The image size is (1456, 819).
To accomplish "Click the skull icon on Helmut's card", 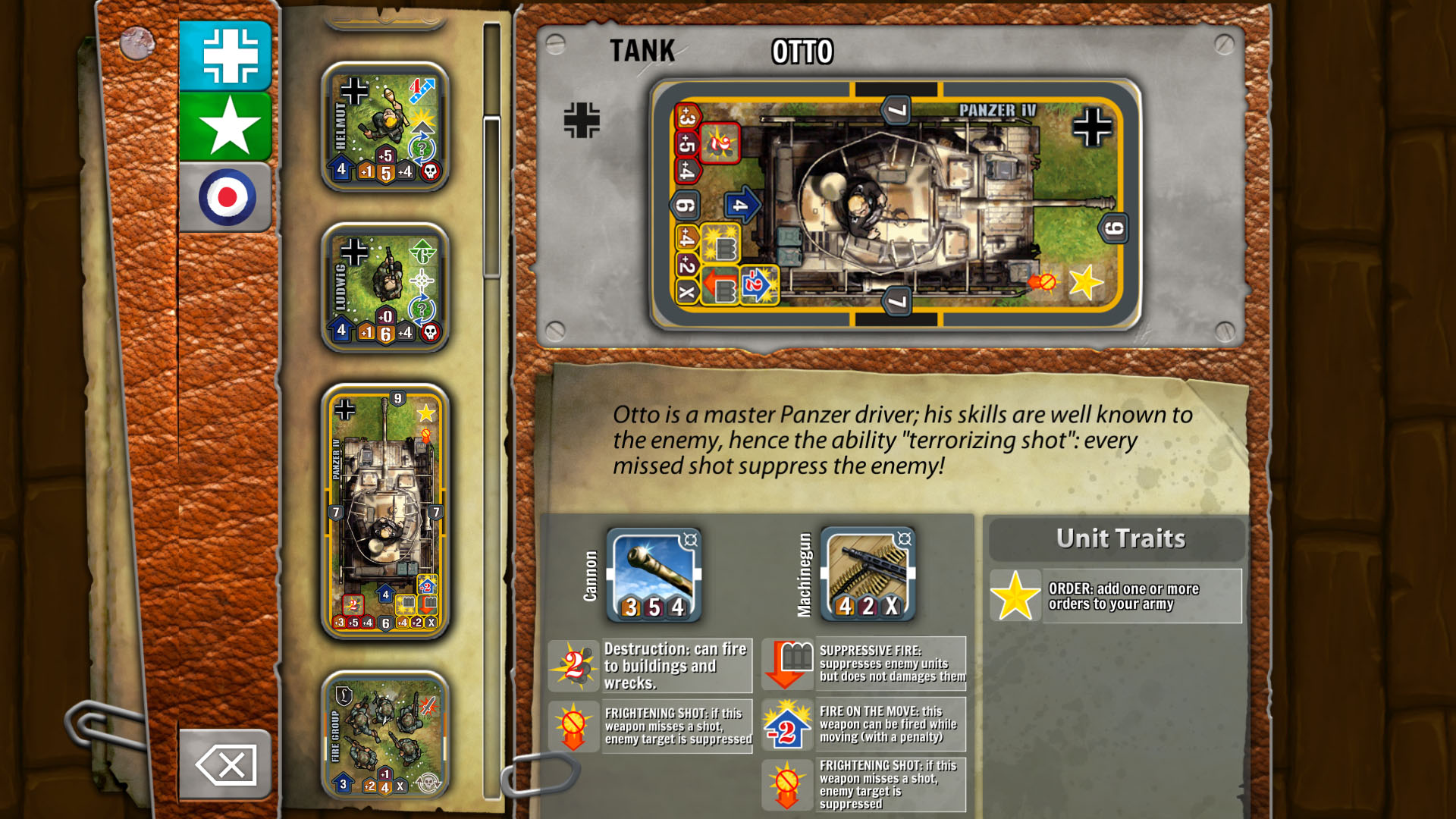I will [428, 171].
